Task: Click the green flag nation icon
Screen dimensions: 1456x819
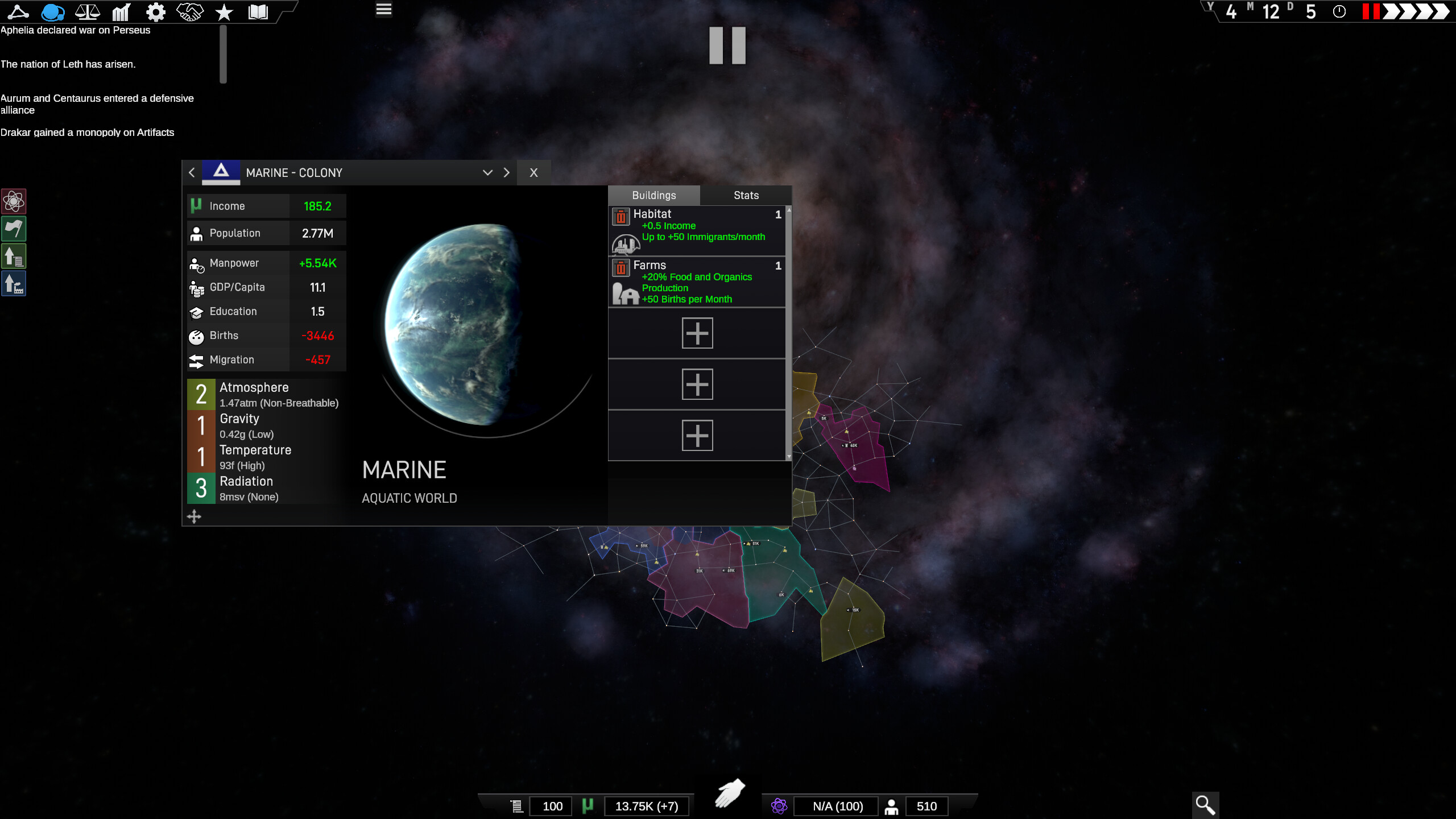Action: pos(14,229)
